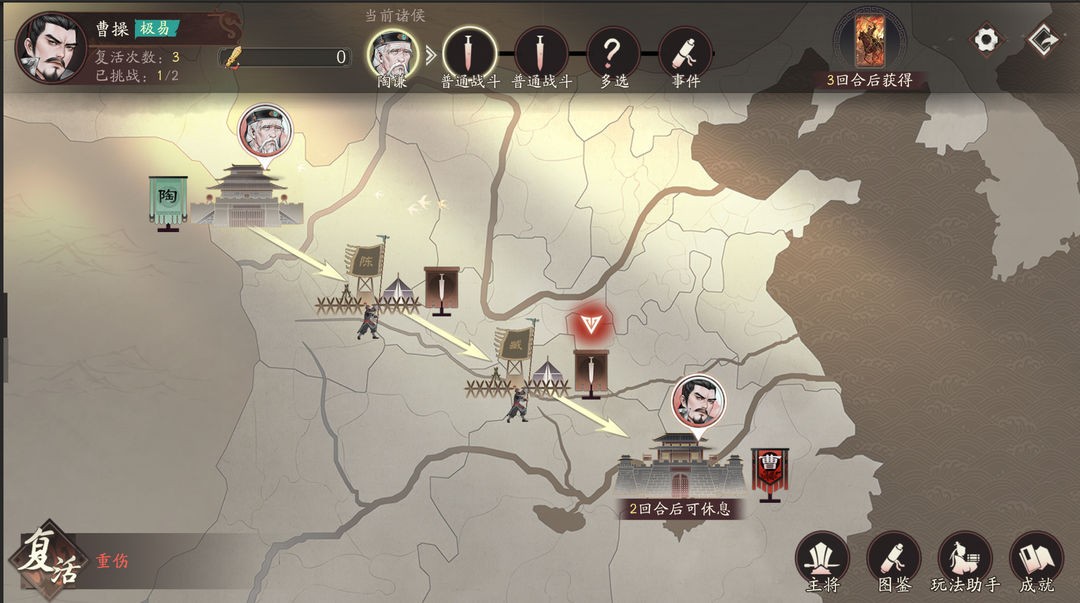Select the 曹 home city on the map
Screen dimensions: 1080x603
pos(680,464)
